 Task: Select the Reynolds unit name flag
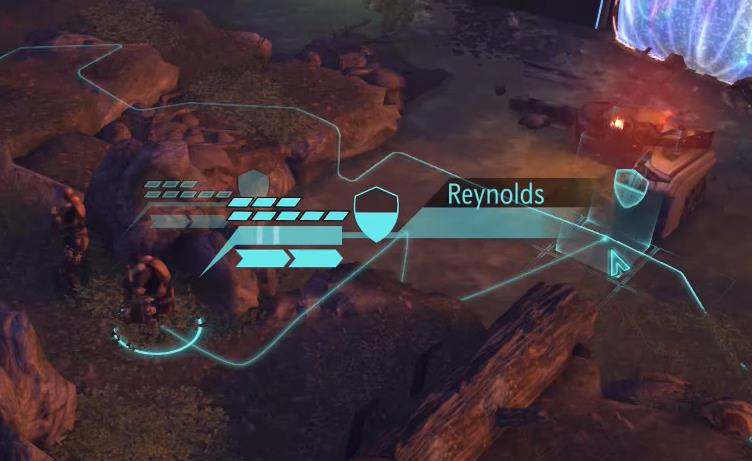coord(495,194)
